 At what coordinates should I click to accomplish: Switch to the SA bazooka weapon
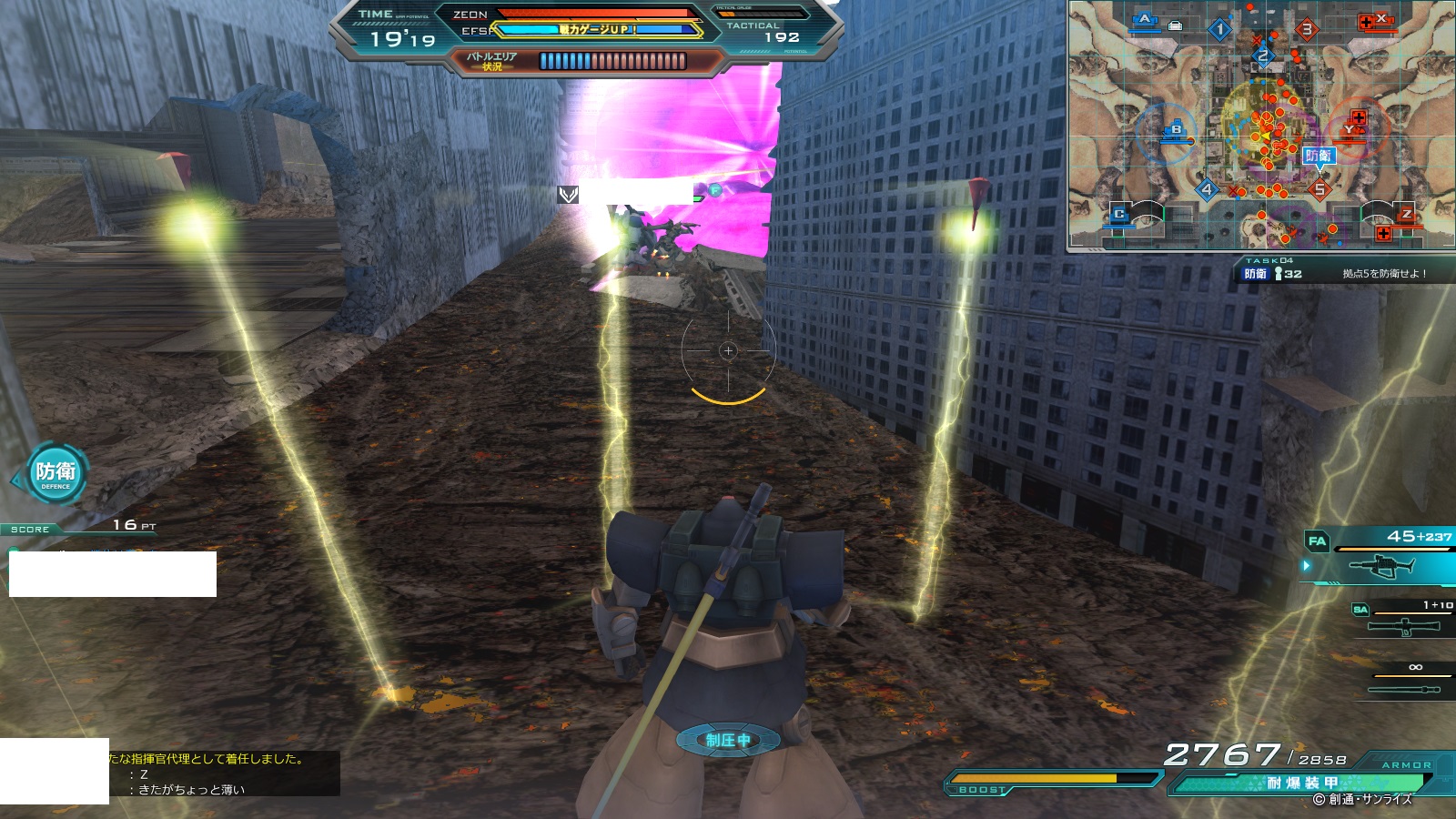pyautogui.click(x=1407, y=625)
